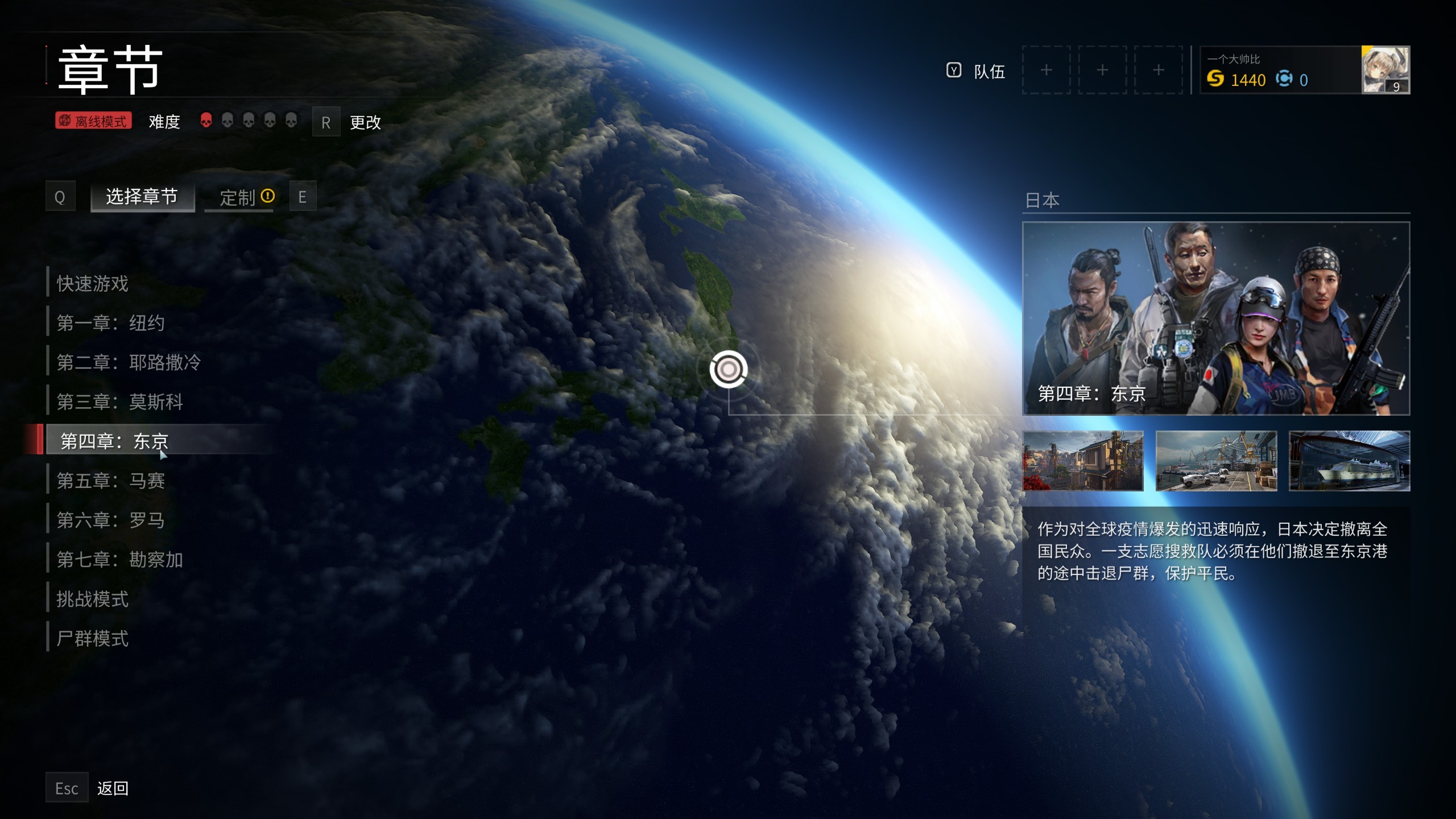The width and height of the screenshot is (1456, 819).
Task: Open the 第四章：东京 character banner
Action: click(x=1216, y=318)
